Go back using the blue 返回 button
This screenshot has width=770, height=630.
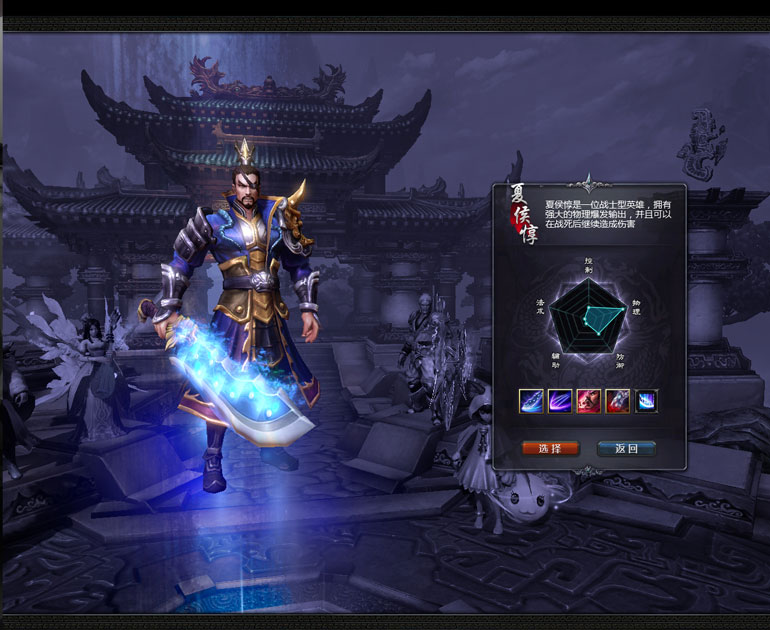(626, 449)
